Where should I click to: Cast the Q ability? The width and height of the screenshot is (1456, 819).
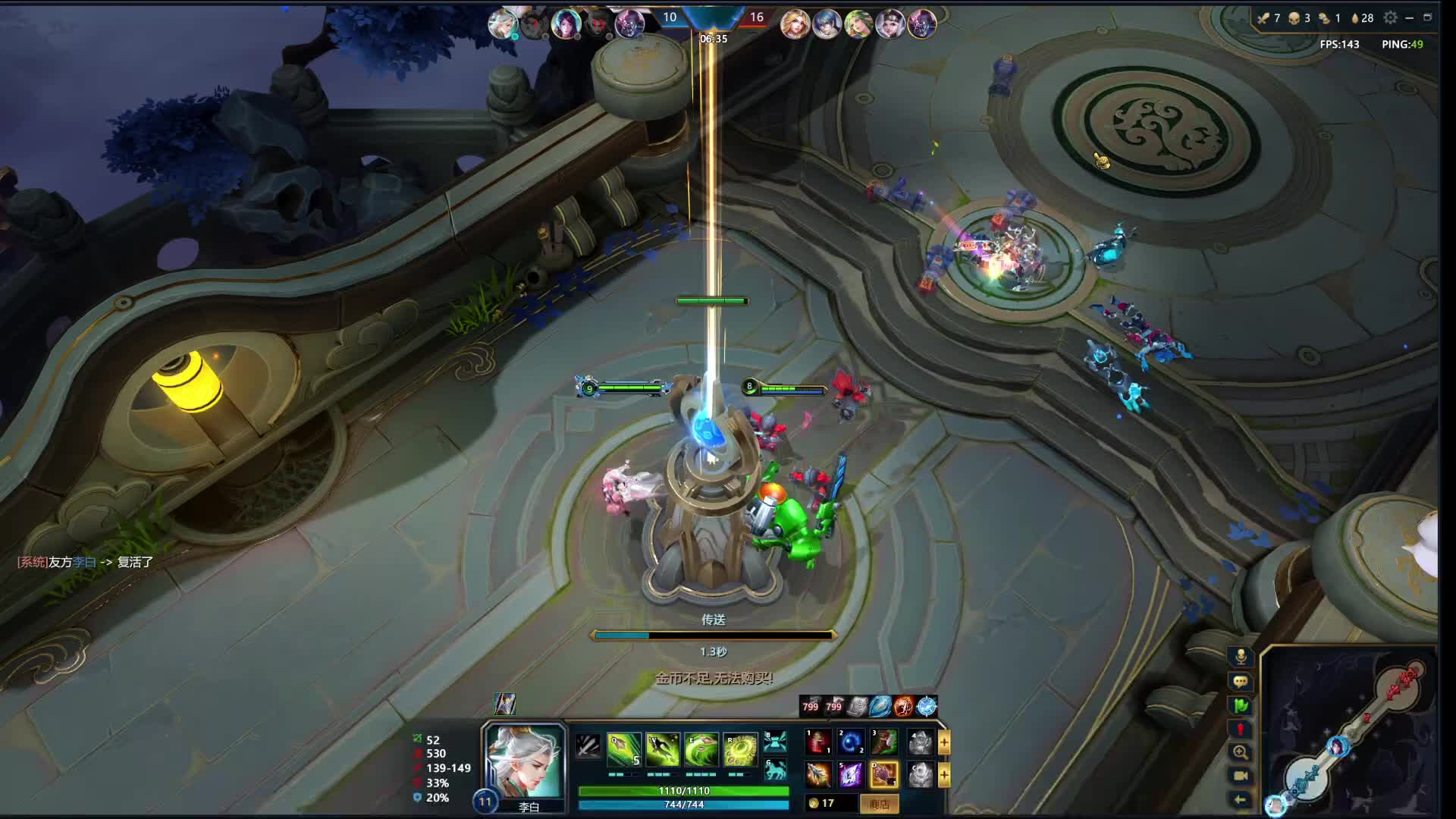coord(624,749)
